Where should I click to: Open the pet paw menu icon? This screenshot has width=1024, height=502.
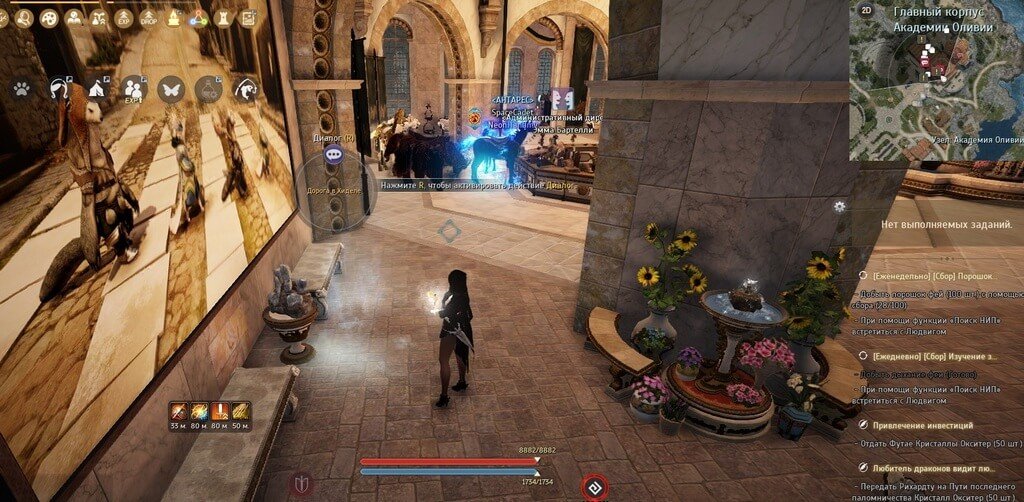[21, 89]
